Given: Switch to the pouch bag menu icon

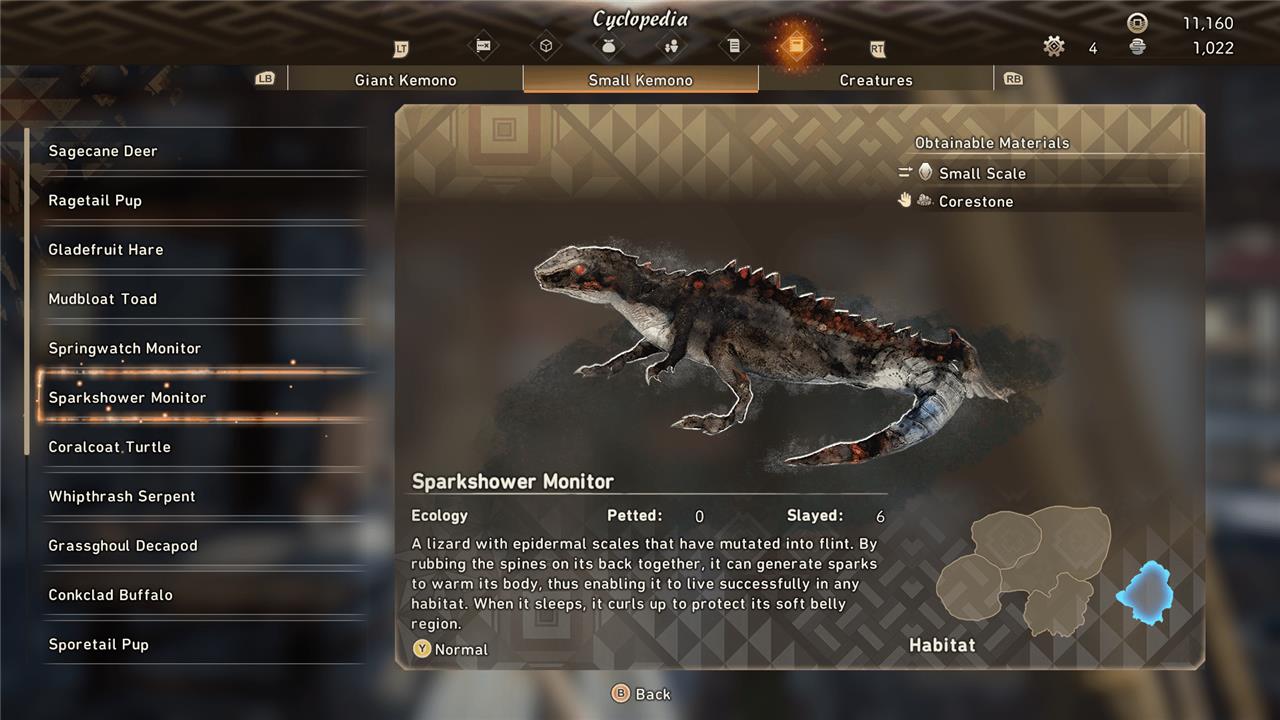Looking at the screenshot, I should [x=607, y=46].
